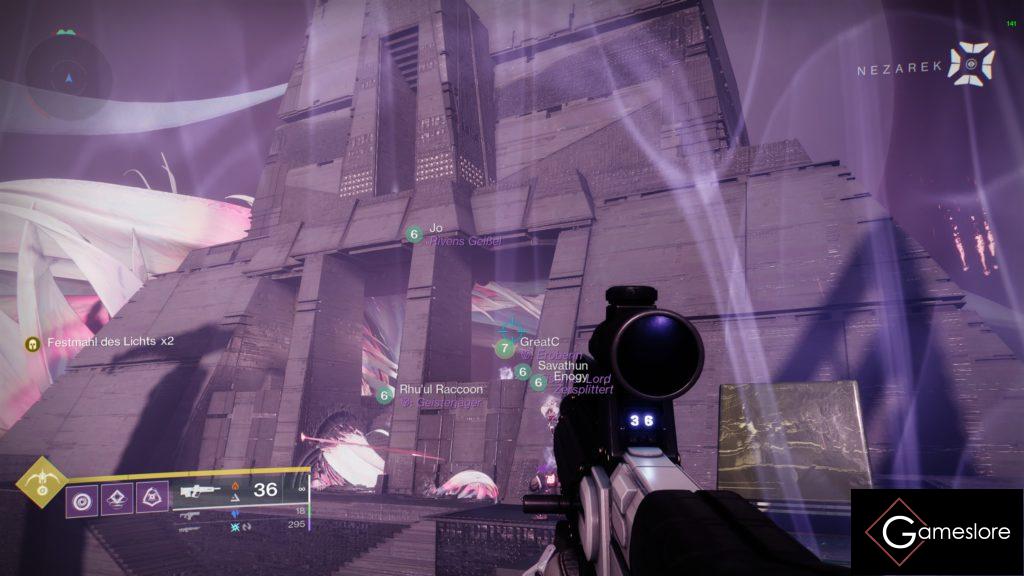Screen dimensions: 1024x576
Task: Select the Nezarek boss emblem icon
Action: pos(971,64)
